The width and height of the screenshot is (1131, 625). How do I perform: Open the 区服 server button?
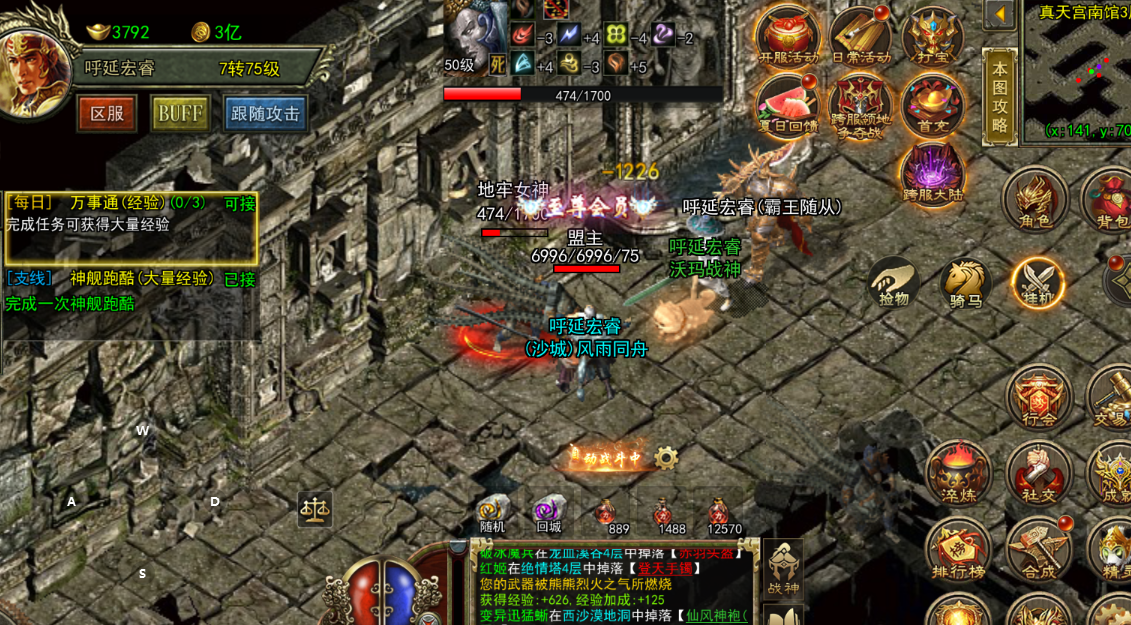(107, 113)
